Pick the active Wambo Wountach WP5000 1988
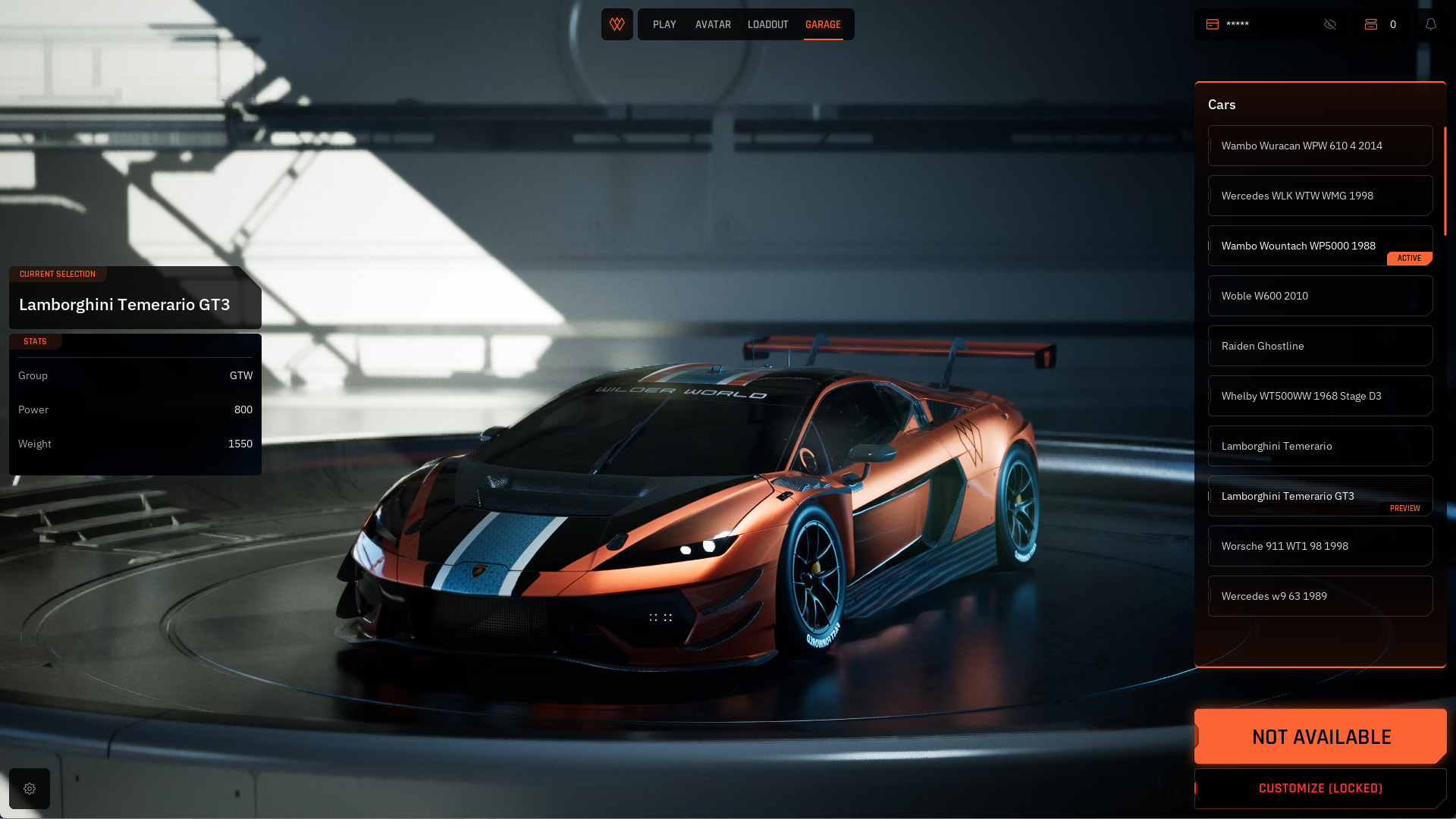 point(1319,246)
